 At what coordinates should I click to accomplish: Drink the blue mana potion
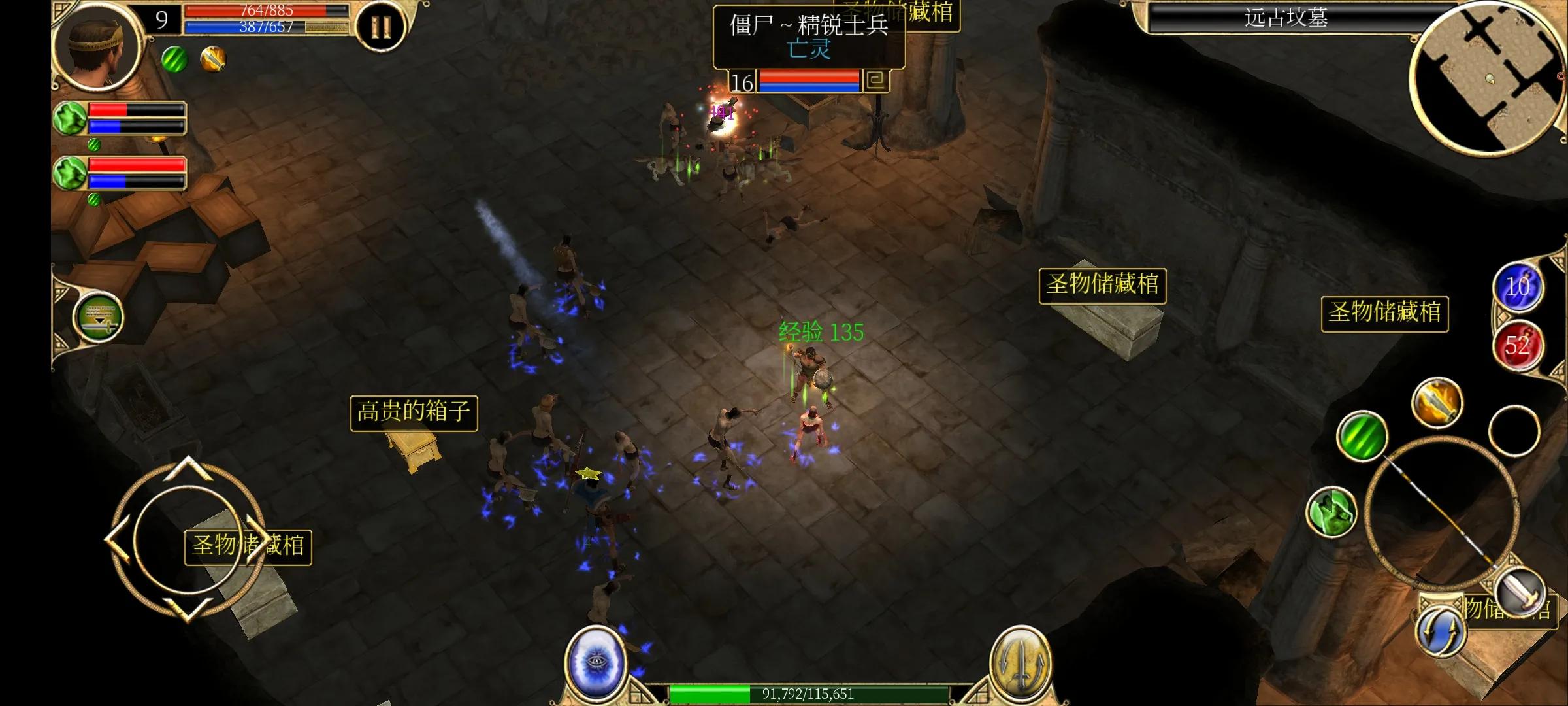pos(1518,288)
